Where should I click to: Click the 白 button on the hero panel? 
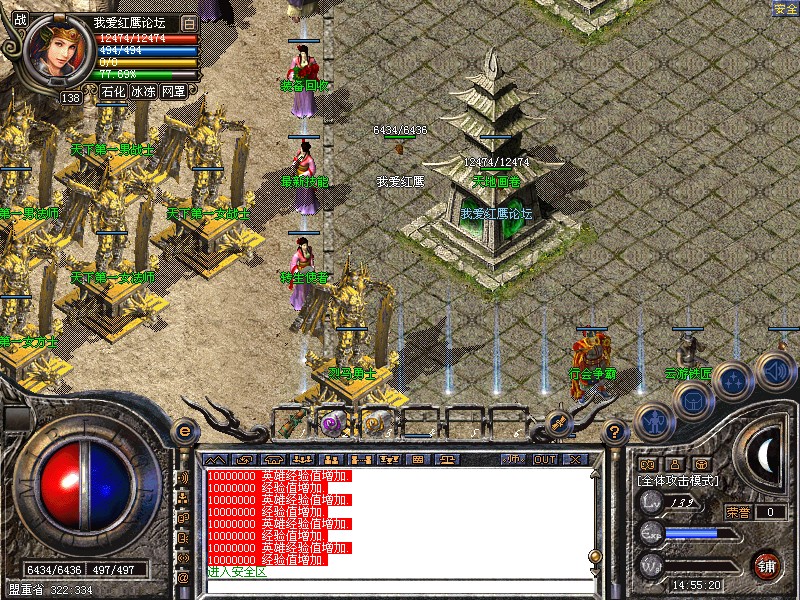coord(190,22)
